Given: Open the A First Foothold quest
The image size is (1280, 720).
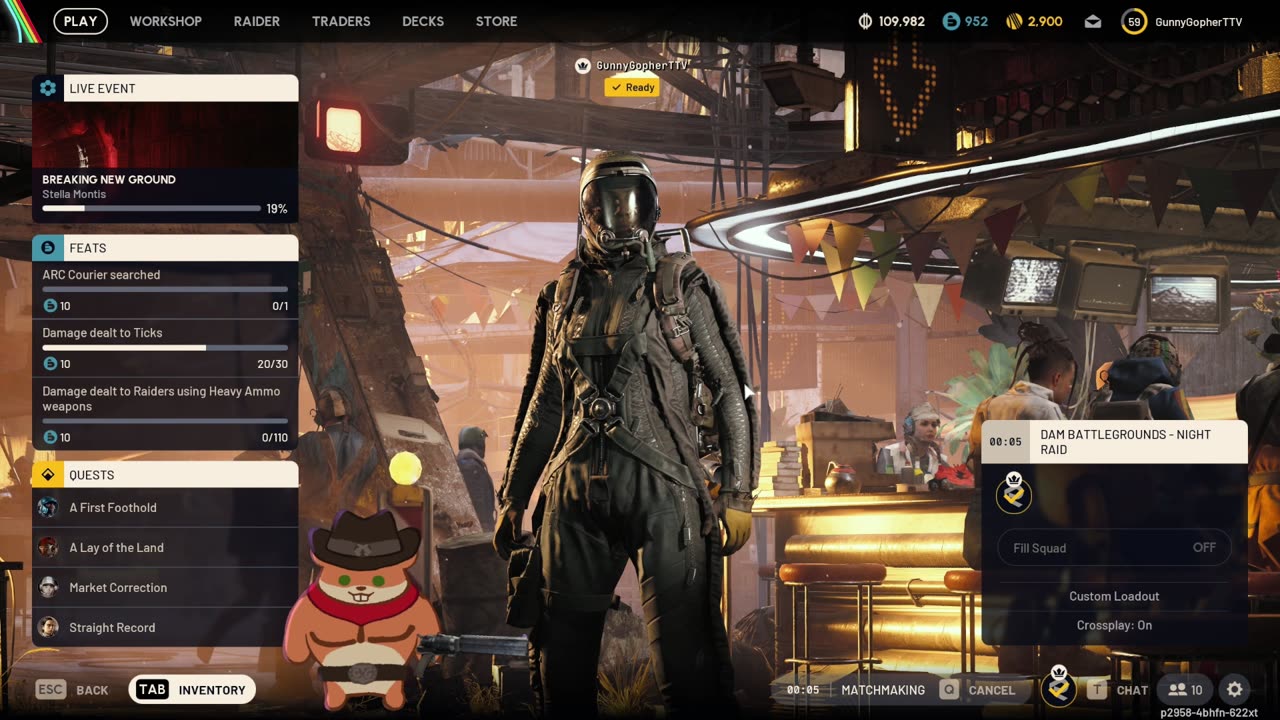Looking at the screenshot, I should click(x=165, y=508).
